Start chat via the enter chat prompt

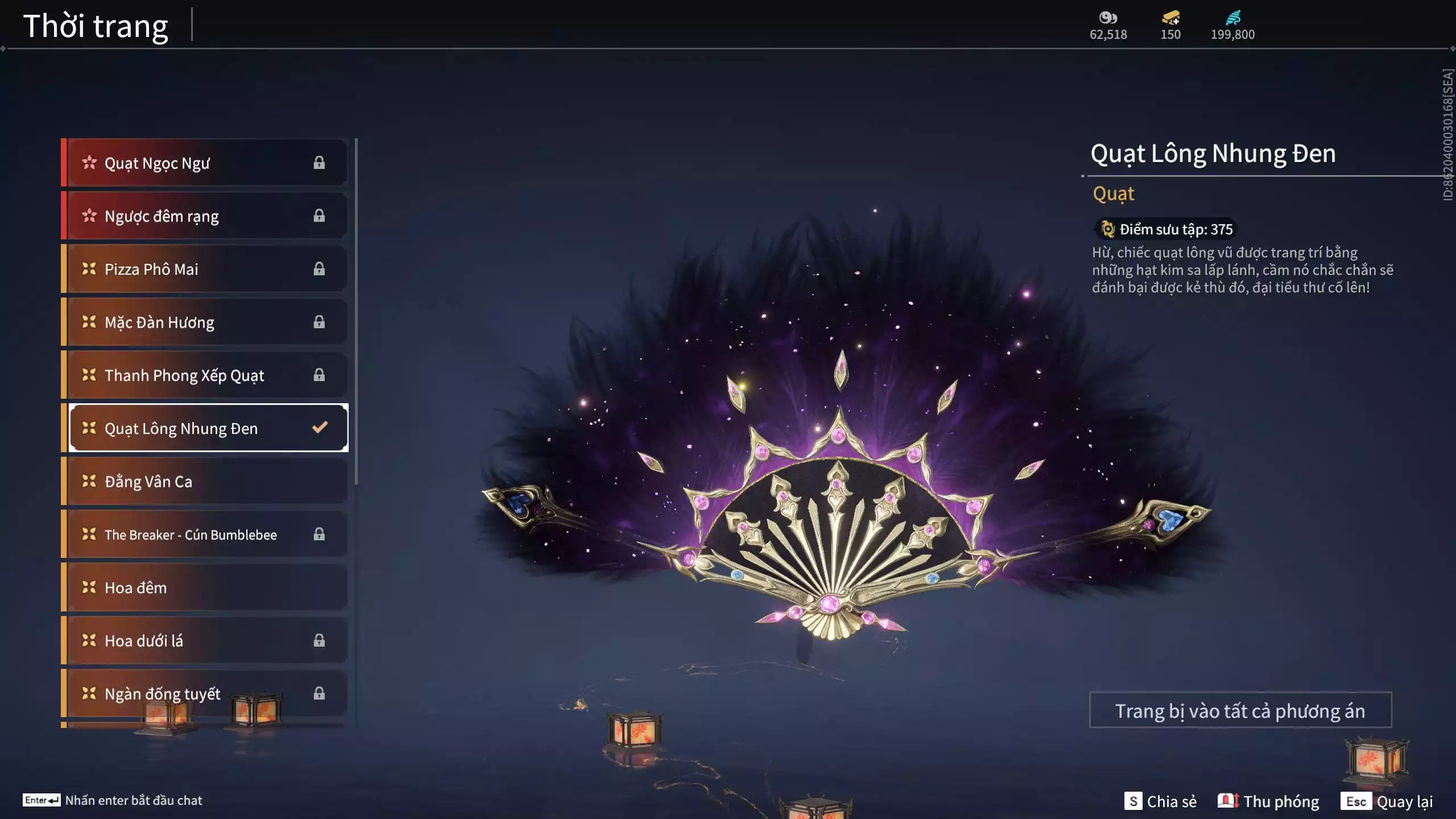click(113, 800)
